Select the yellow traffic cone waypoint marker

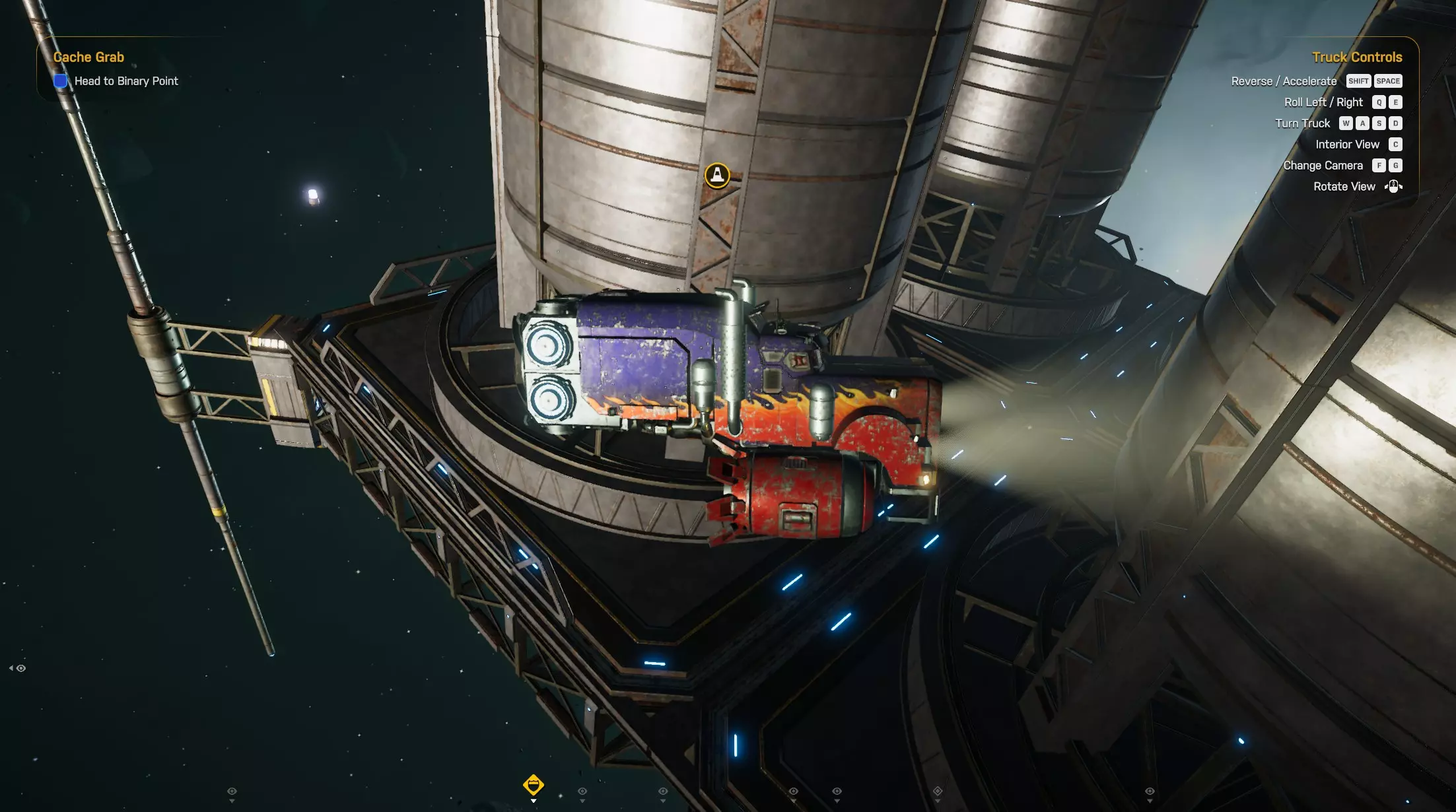point(717,176)
